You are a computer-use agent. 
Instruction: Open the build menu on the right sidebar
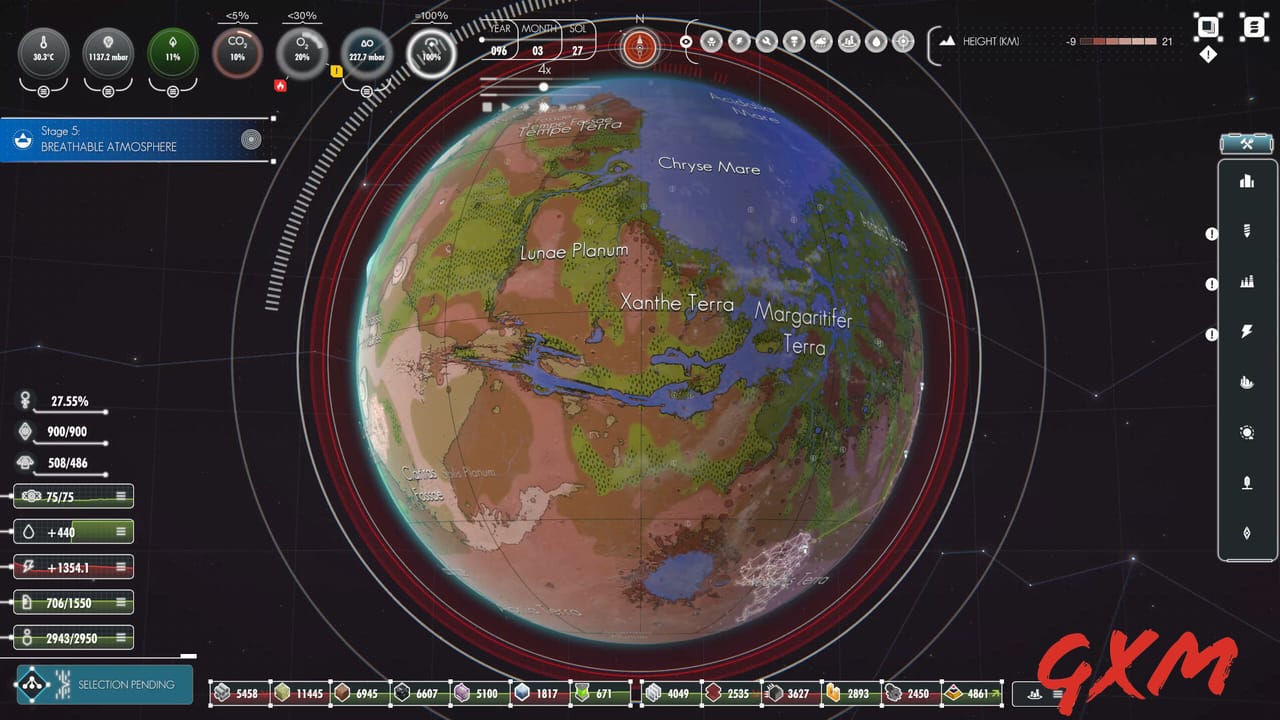click(1246, 143)
